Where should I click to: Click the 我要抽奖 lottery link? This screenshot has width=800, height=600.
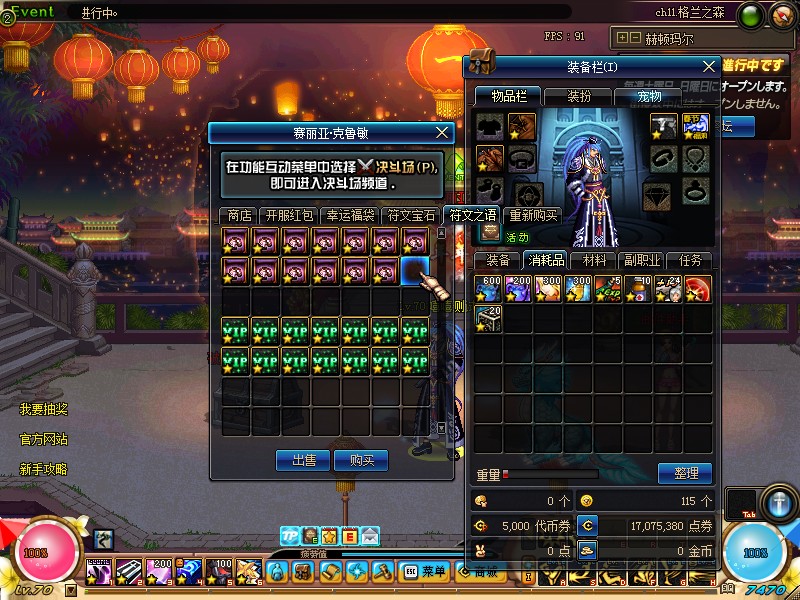(x=44, y=409)
